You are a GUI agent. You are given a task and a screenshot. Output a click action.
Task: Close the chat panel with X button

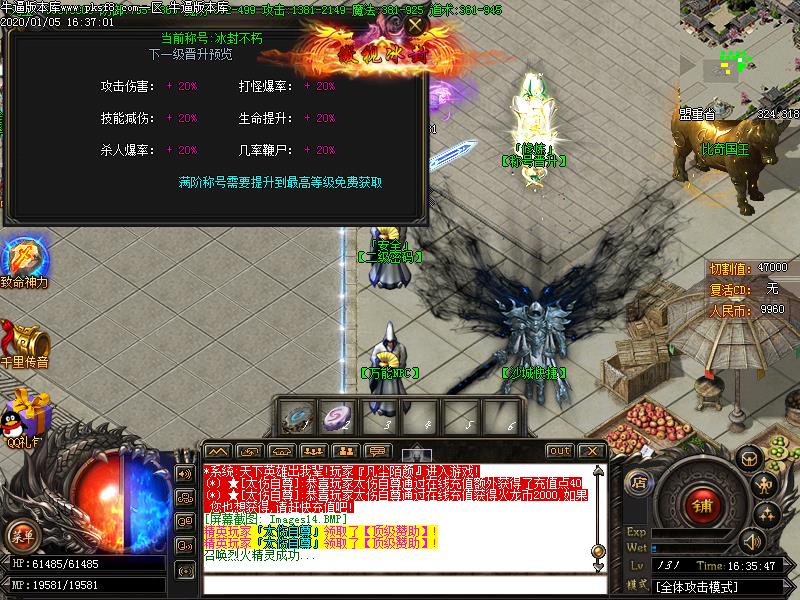point(592,451)
